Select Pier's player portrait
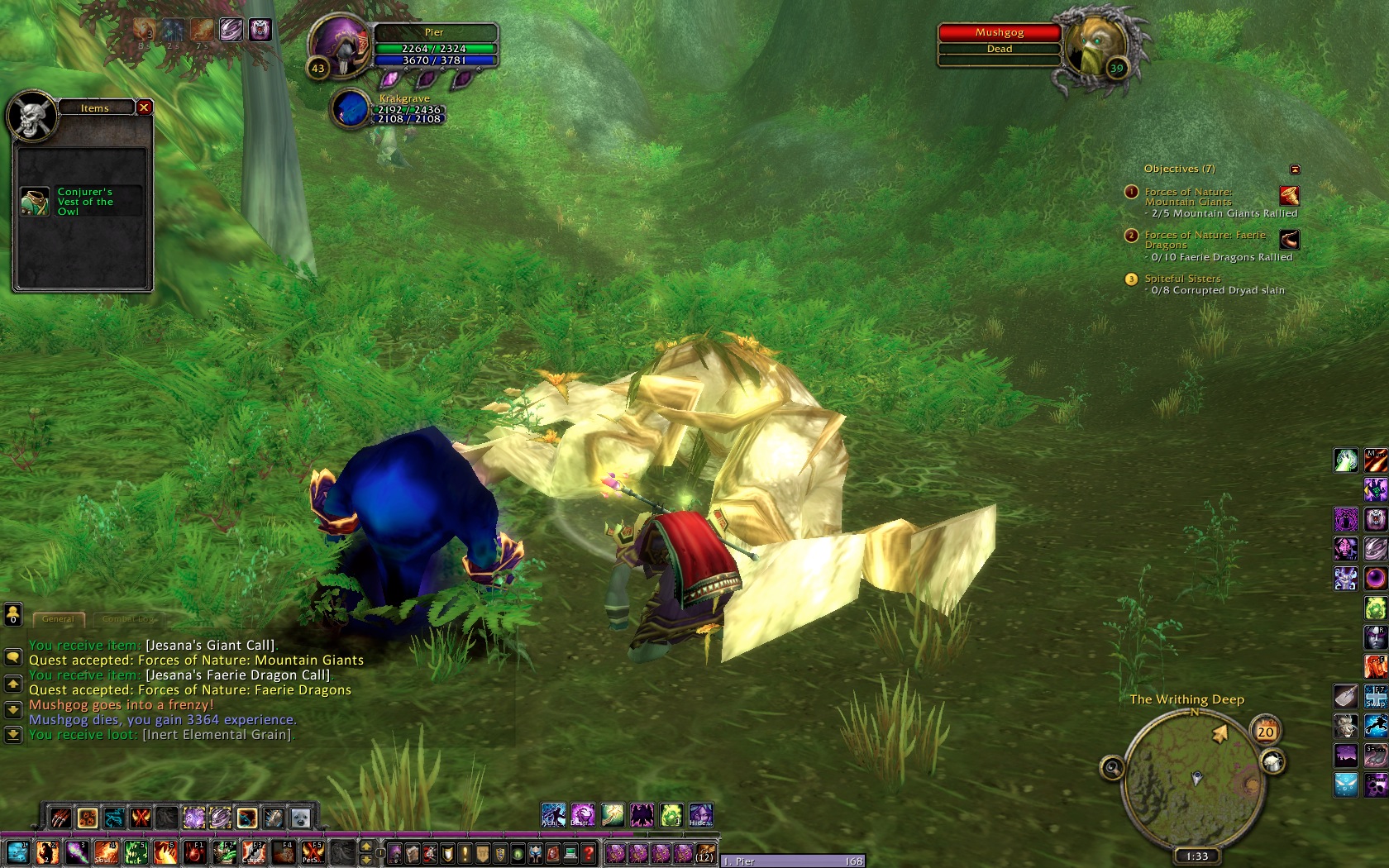Screen dimensions: 1389x868 [x=341, y=48]
